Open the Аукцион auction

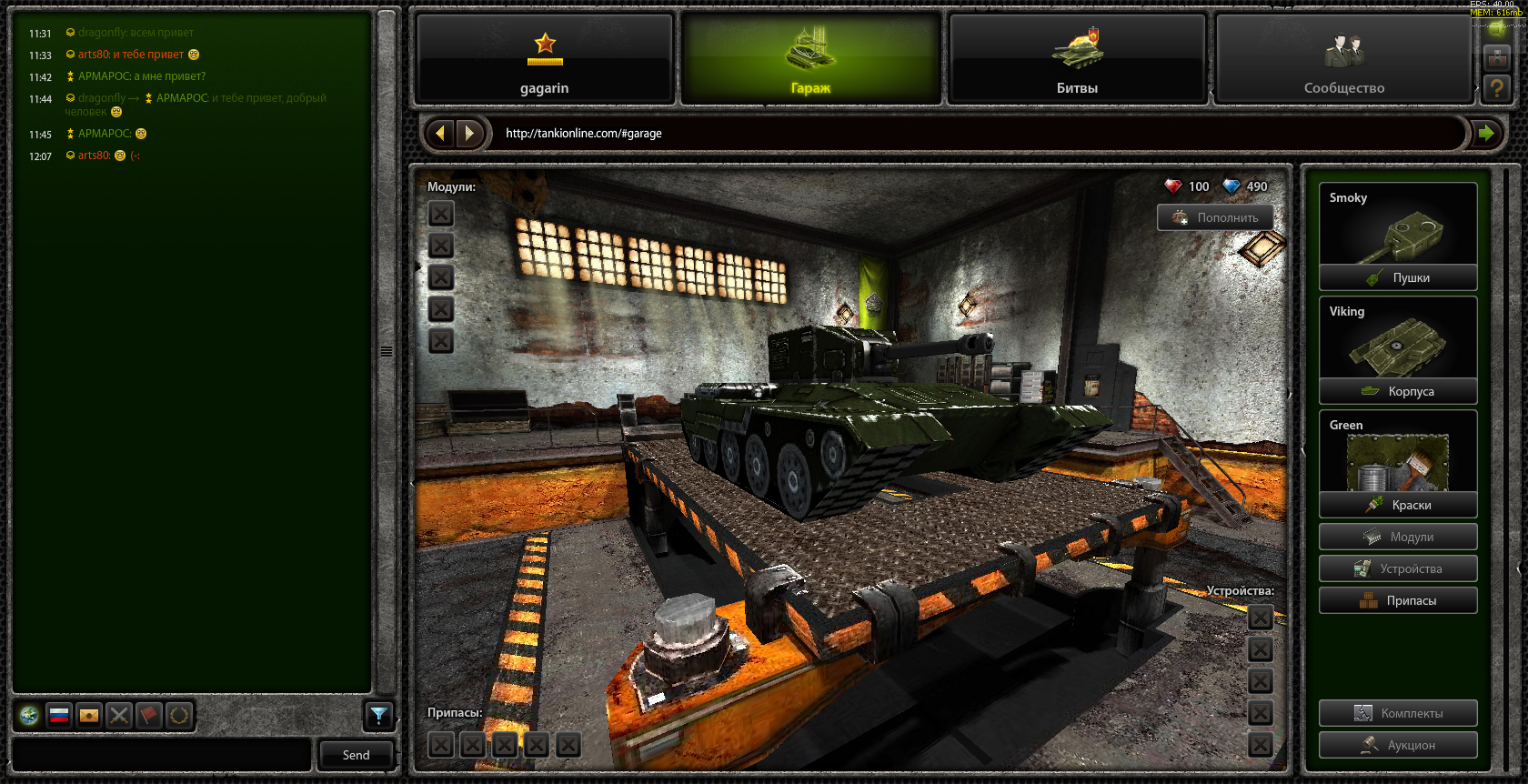pyautogui.click(x=1398, y=745)
